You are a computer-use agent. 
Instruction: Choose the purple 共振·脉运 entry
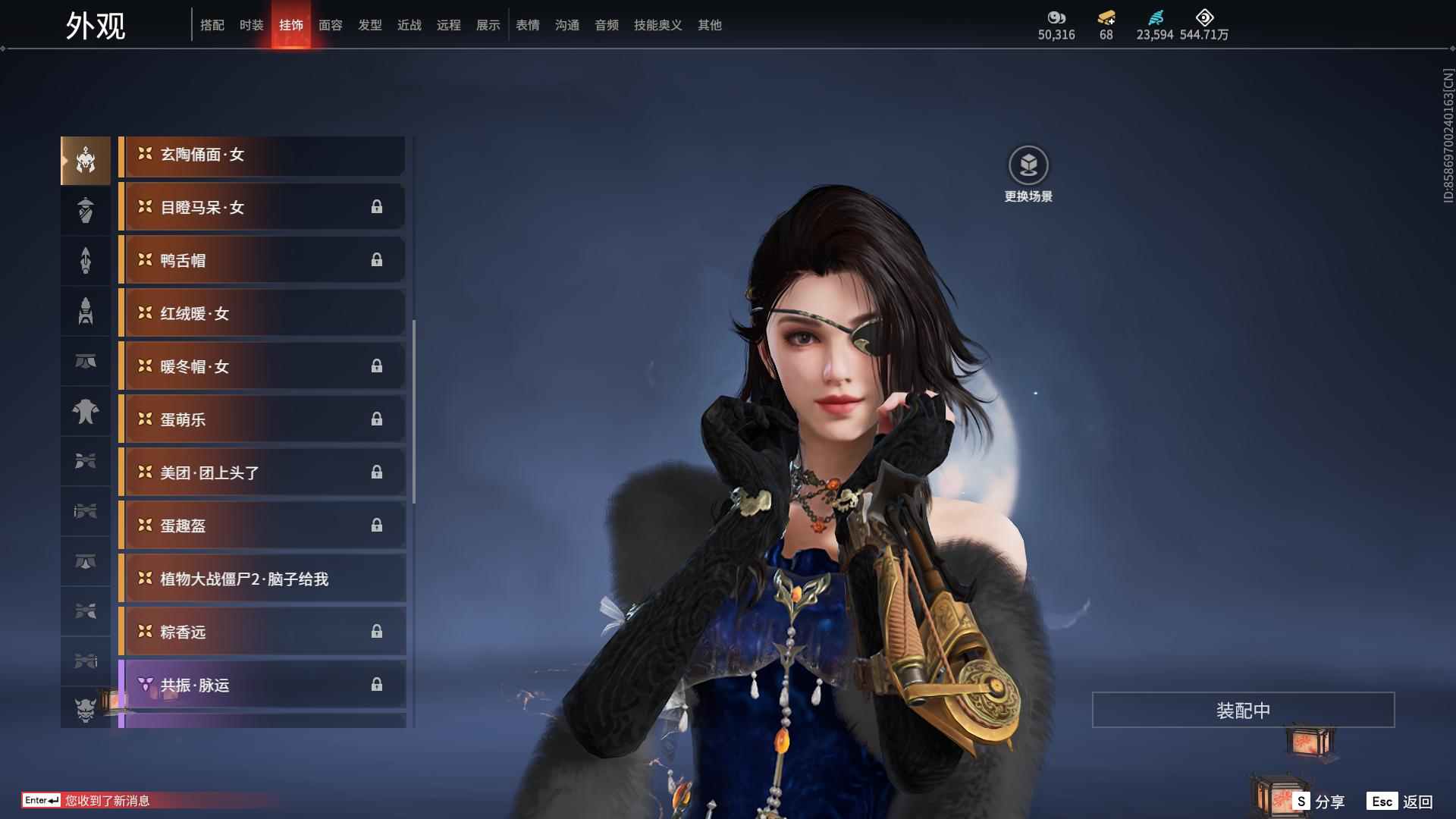click(x=262, y=686)
